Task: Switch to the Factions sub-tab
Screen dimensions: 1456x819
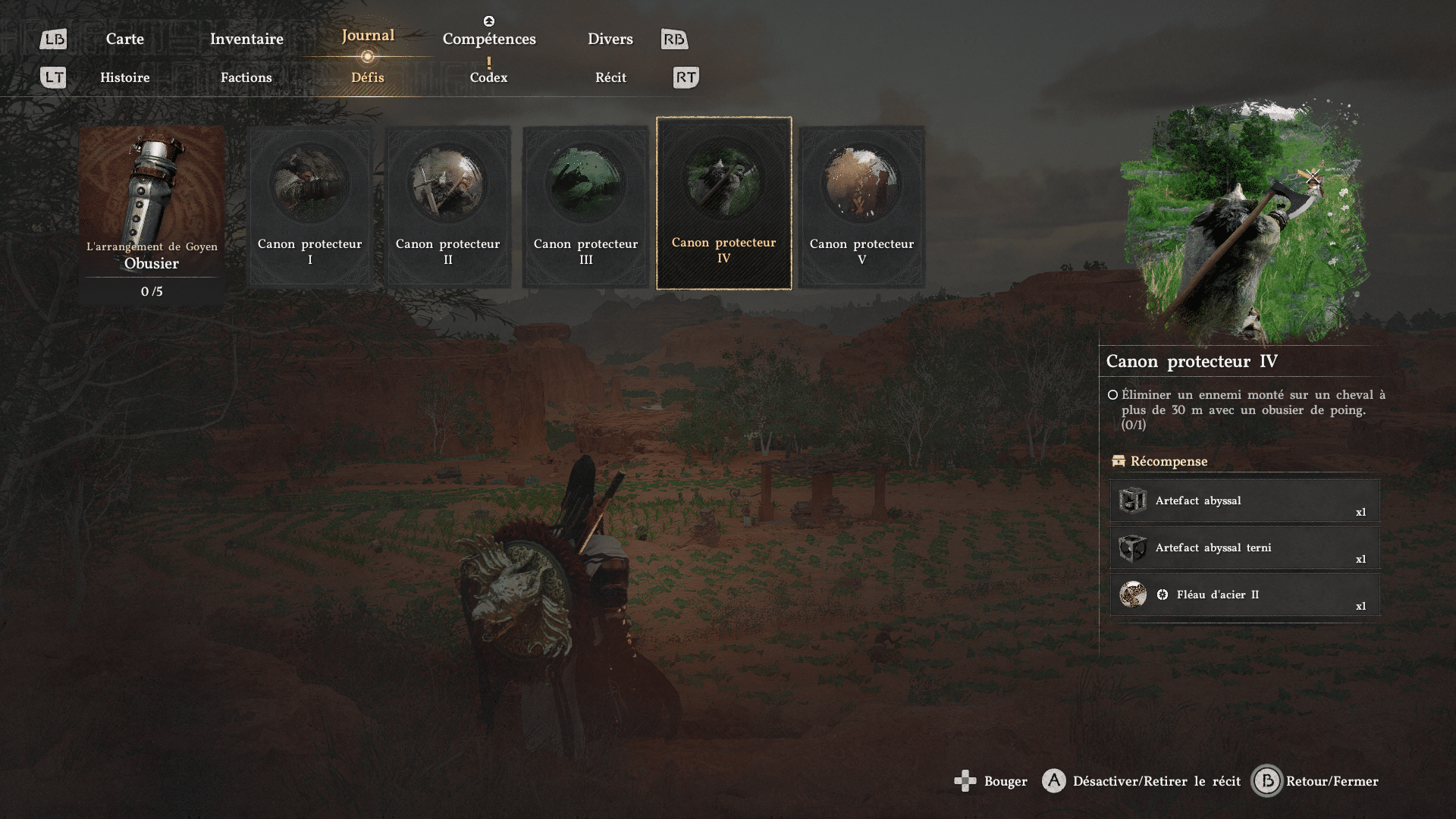Action: tap(246, 77)
